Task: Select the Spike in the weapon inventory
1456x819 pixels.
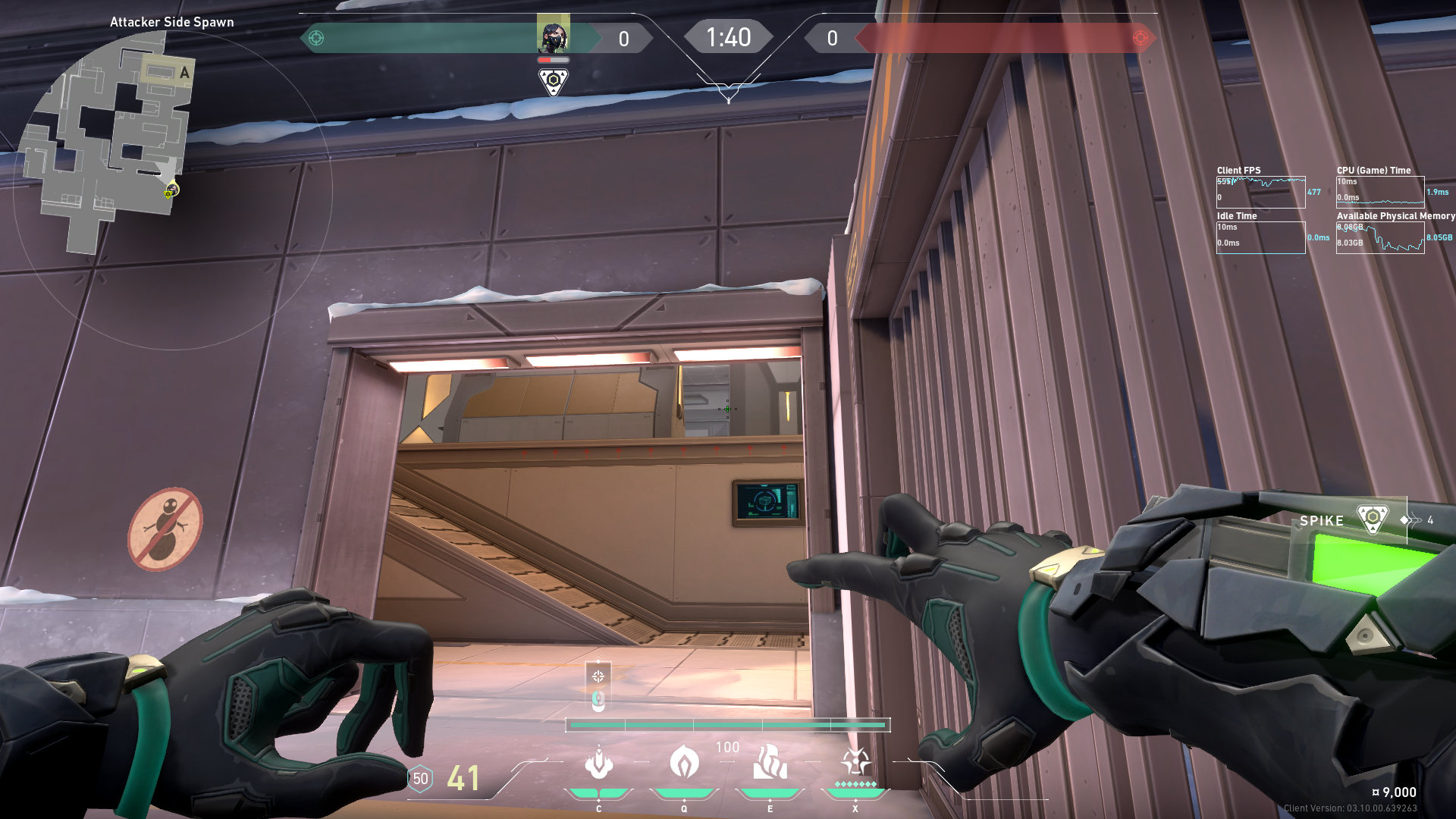Action: [x=1372, y=520]
